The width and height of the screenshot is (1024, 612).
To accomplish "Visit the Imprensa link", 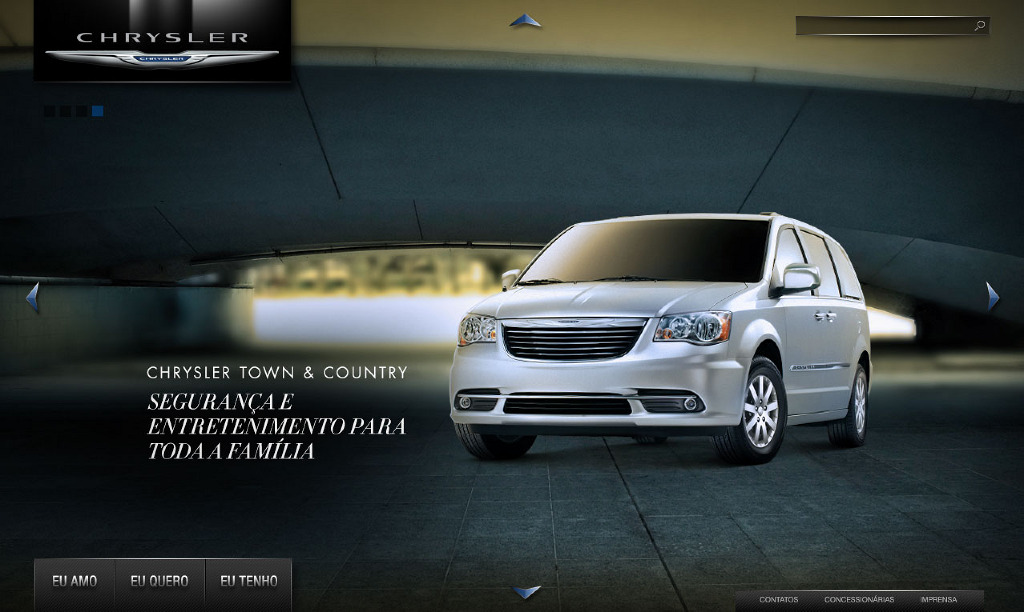I will click(938, 600).
